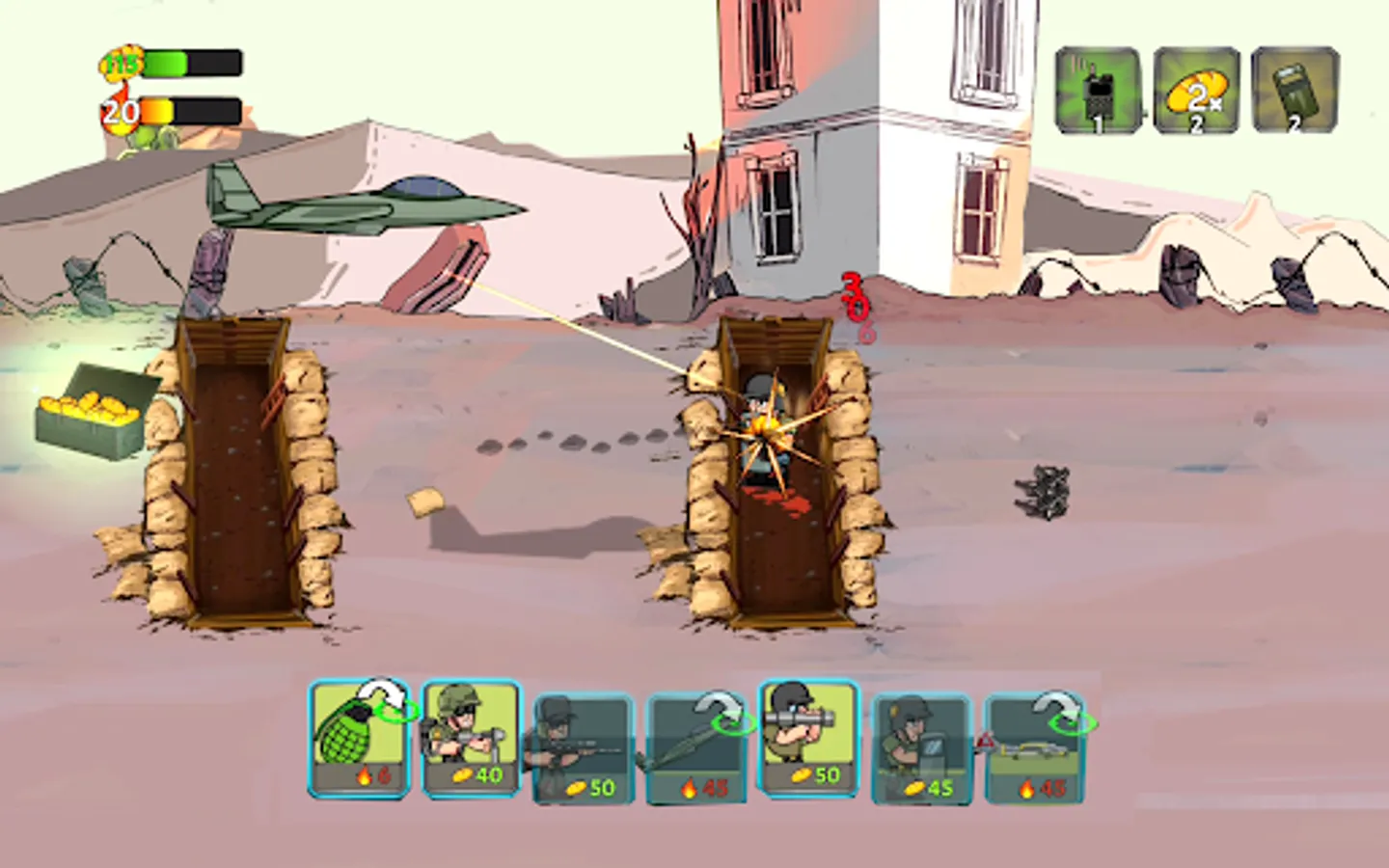Pick the bazooka weapon card costing 45 fire

(690, 738)
